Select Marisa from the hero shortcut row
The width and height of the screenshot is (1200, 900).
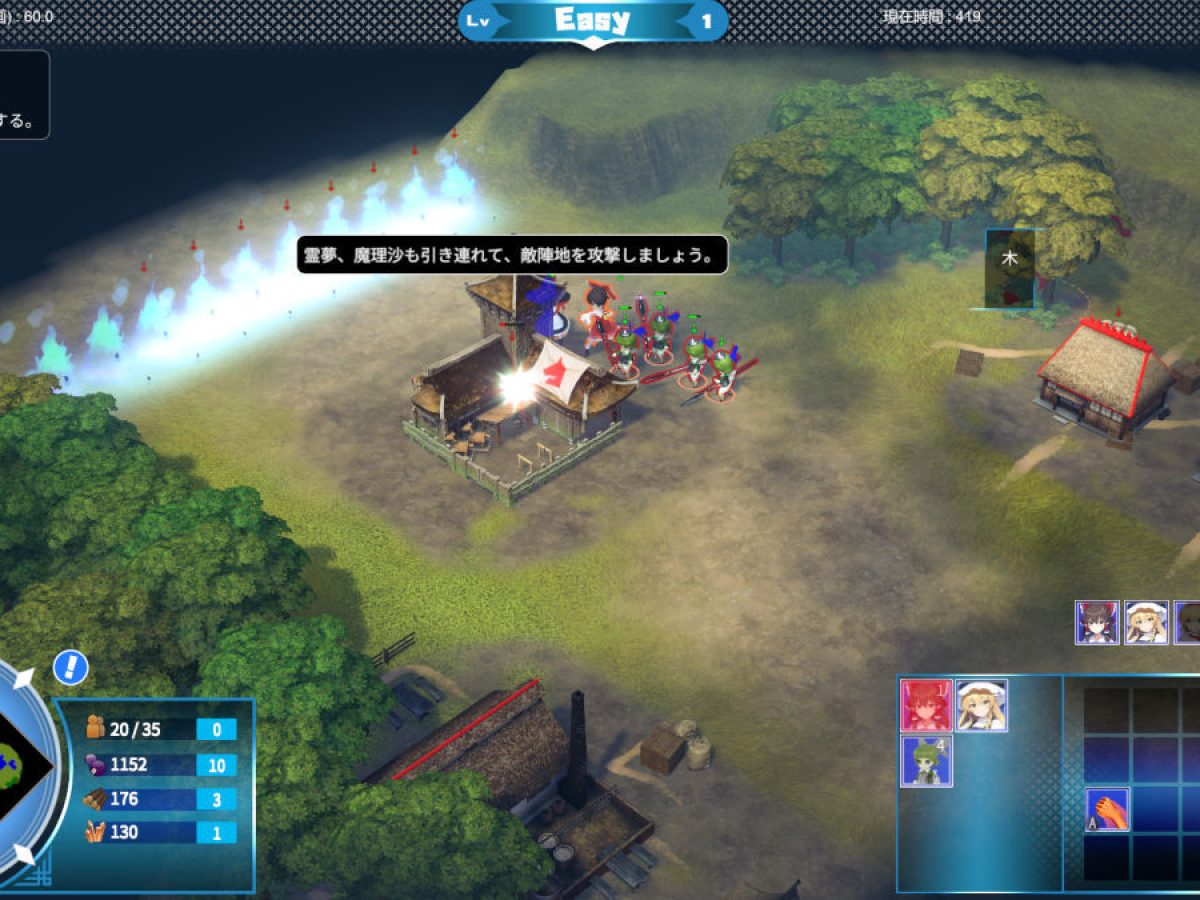click(x=1146, y=622)
